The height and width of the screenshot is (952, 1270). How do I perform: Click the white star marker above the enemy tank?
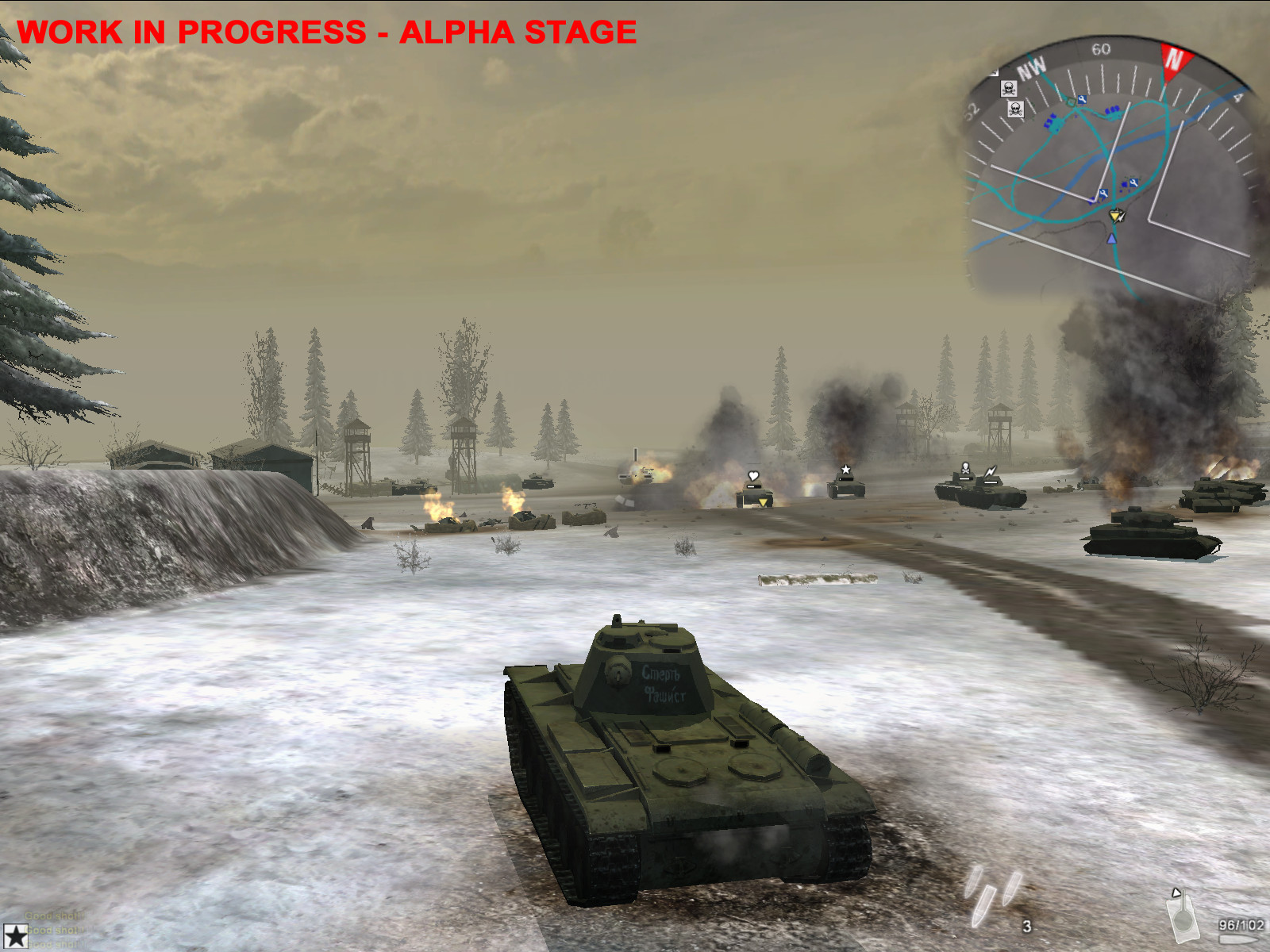845,469
